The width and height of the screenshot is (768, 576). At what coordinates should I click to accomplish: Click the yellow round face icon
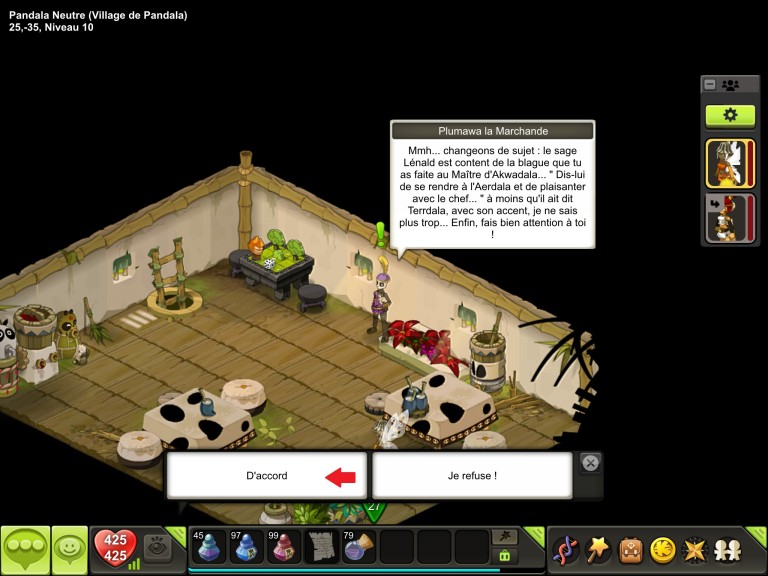tap(662, 549)
